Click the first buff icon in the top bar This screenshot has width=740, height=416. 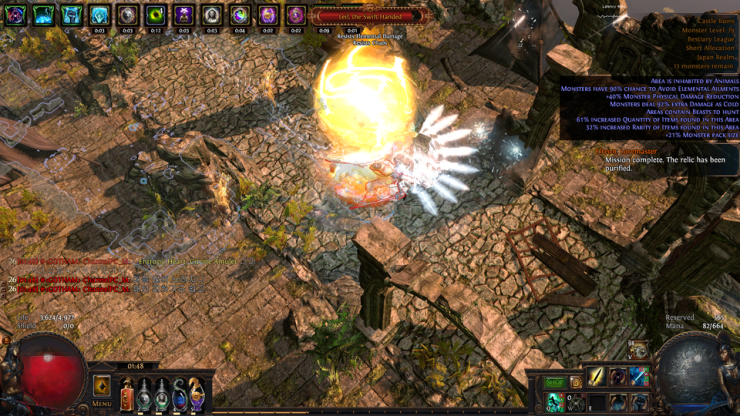coord(15,16)
